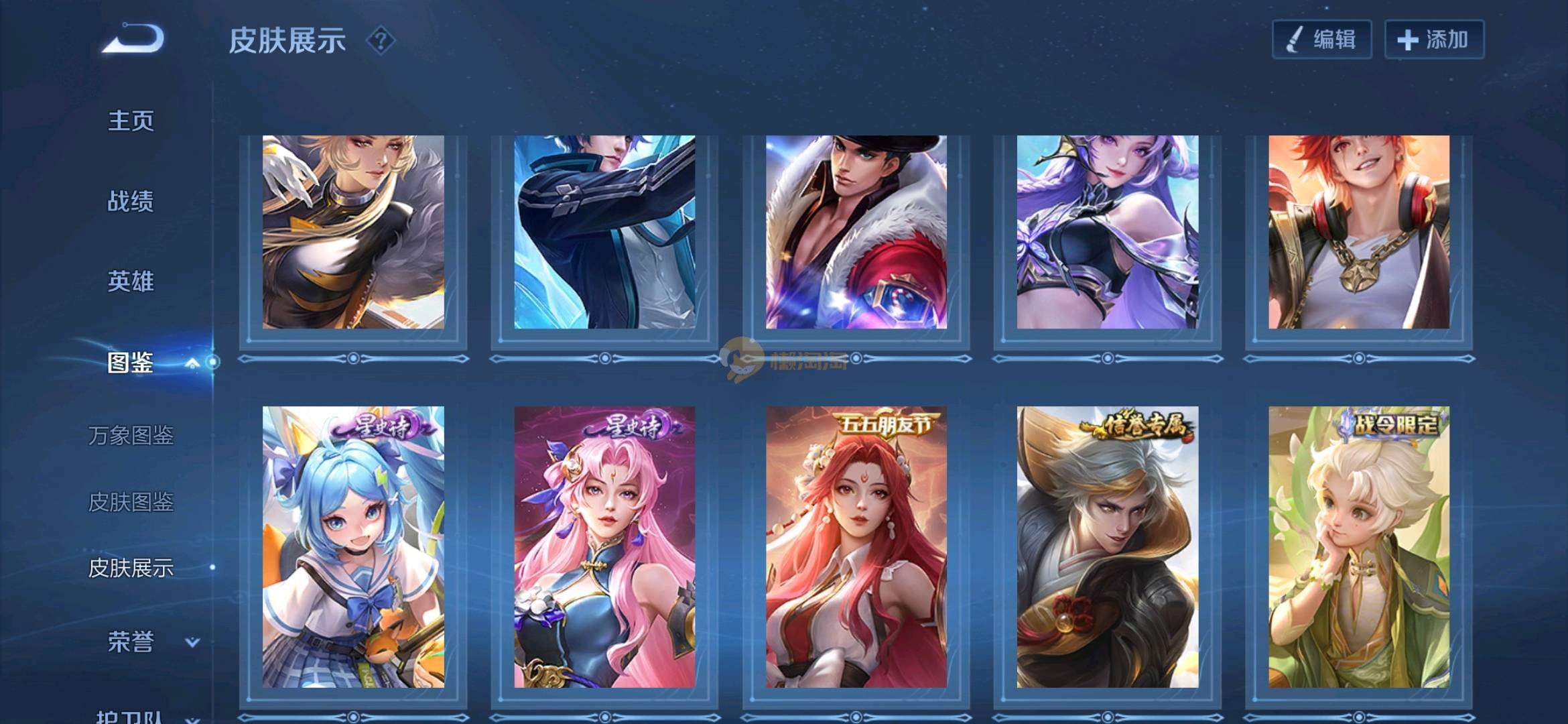Select the red-haired man with headphones skin
Image resolution: width=1568 pixels, height=724 pixels.
pos(1358,232)
